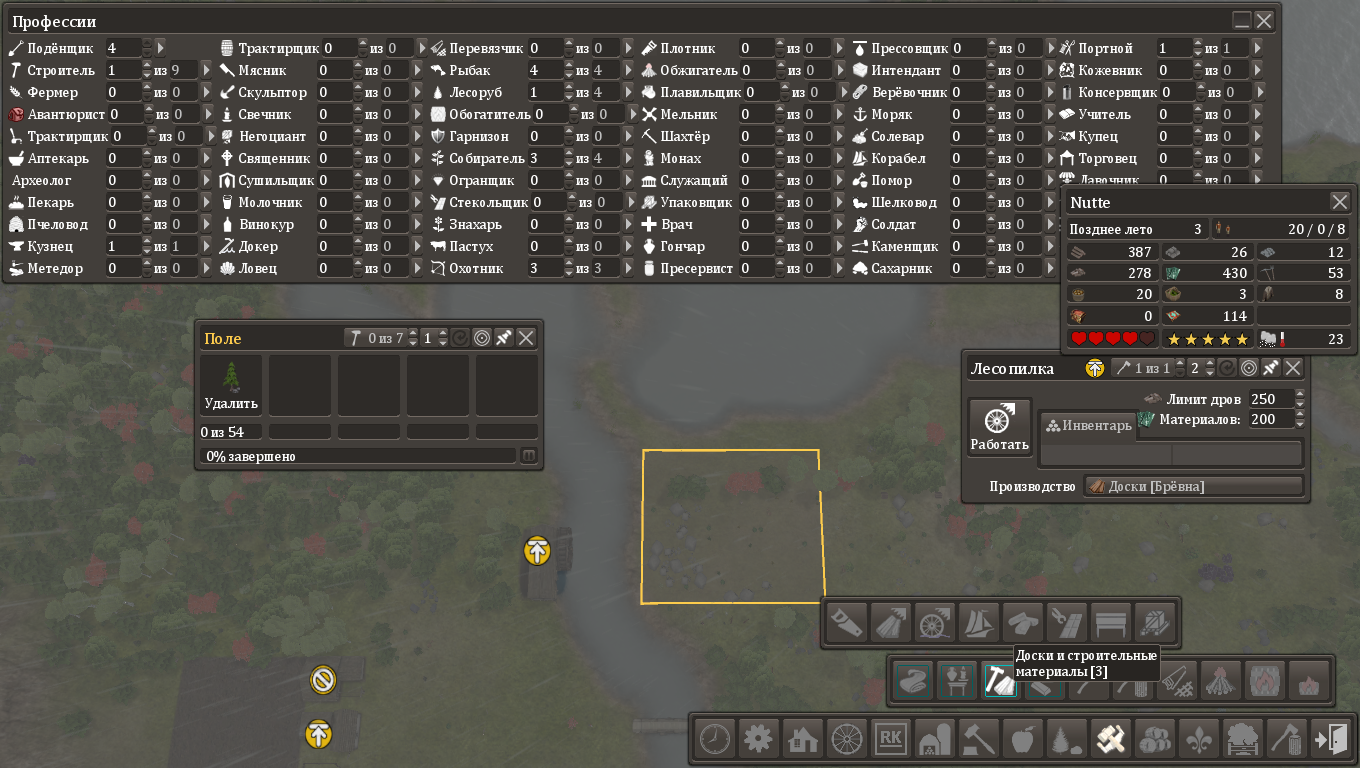
Task: Open the house building category
Action: pos(802,739)
